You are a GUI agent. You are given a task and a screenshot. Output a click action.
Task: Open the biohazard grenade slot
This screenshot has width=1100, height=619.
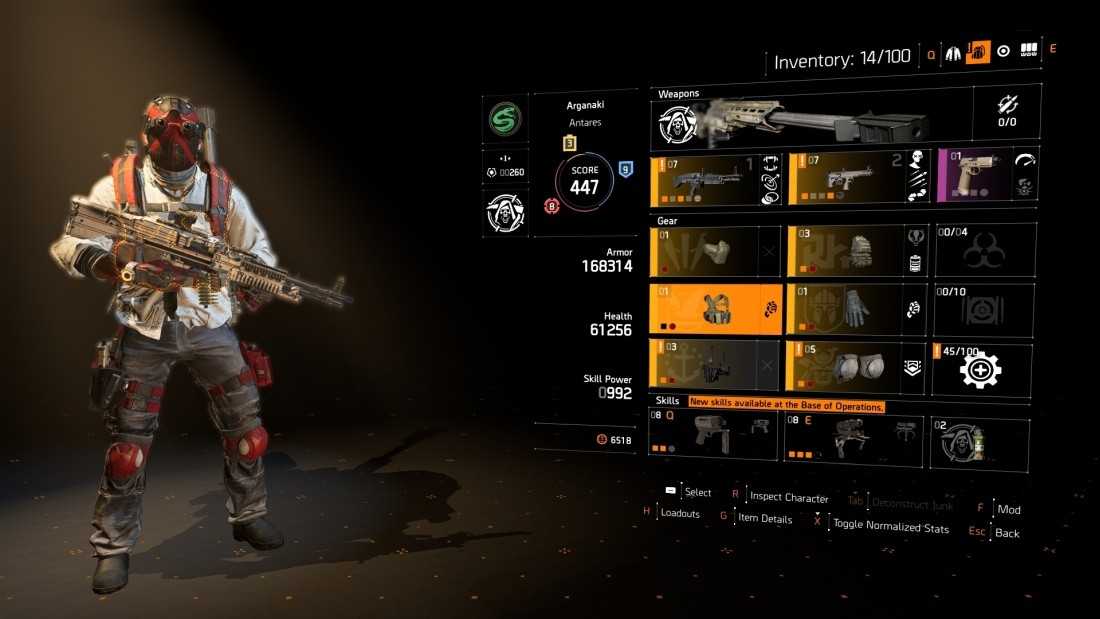pyautogui.click(x=983, y=249)
